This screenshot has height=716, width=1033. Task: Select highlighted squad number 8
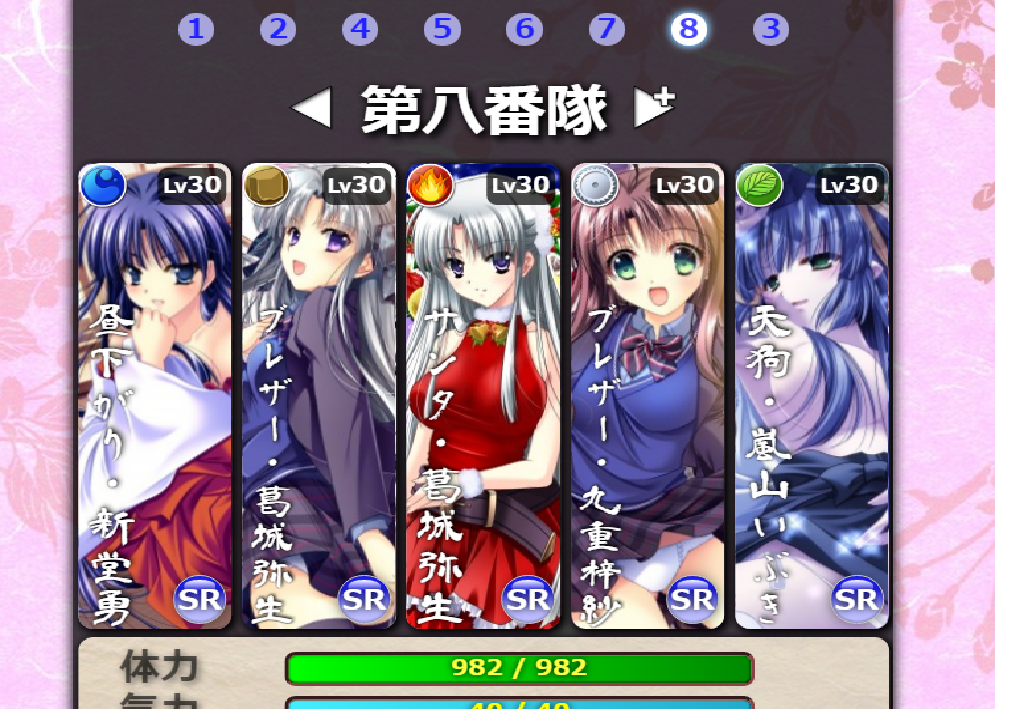688,29
